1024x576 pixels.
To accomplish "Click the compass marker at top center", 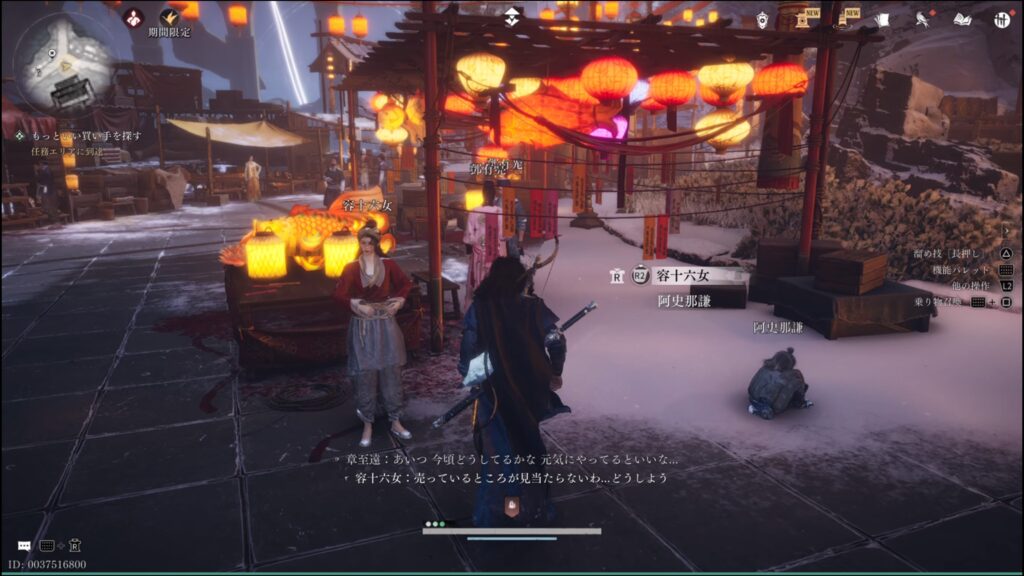I will 512,16.
